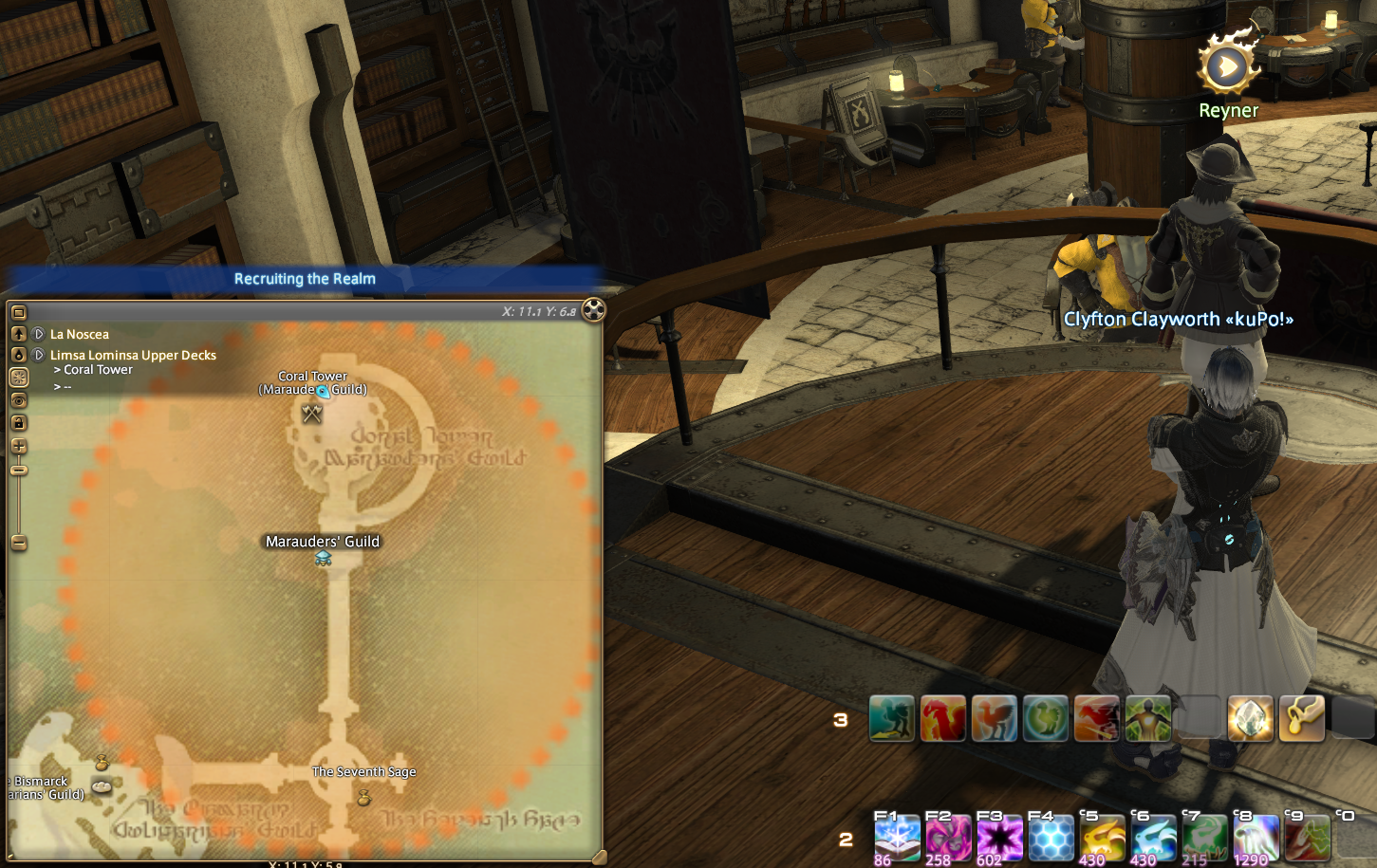
Task: Toggle the map's eye visibility button
Action: 18,400
